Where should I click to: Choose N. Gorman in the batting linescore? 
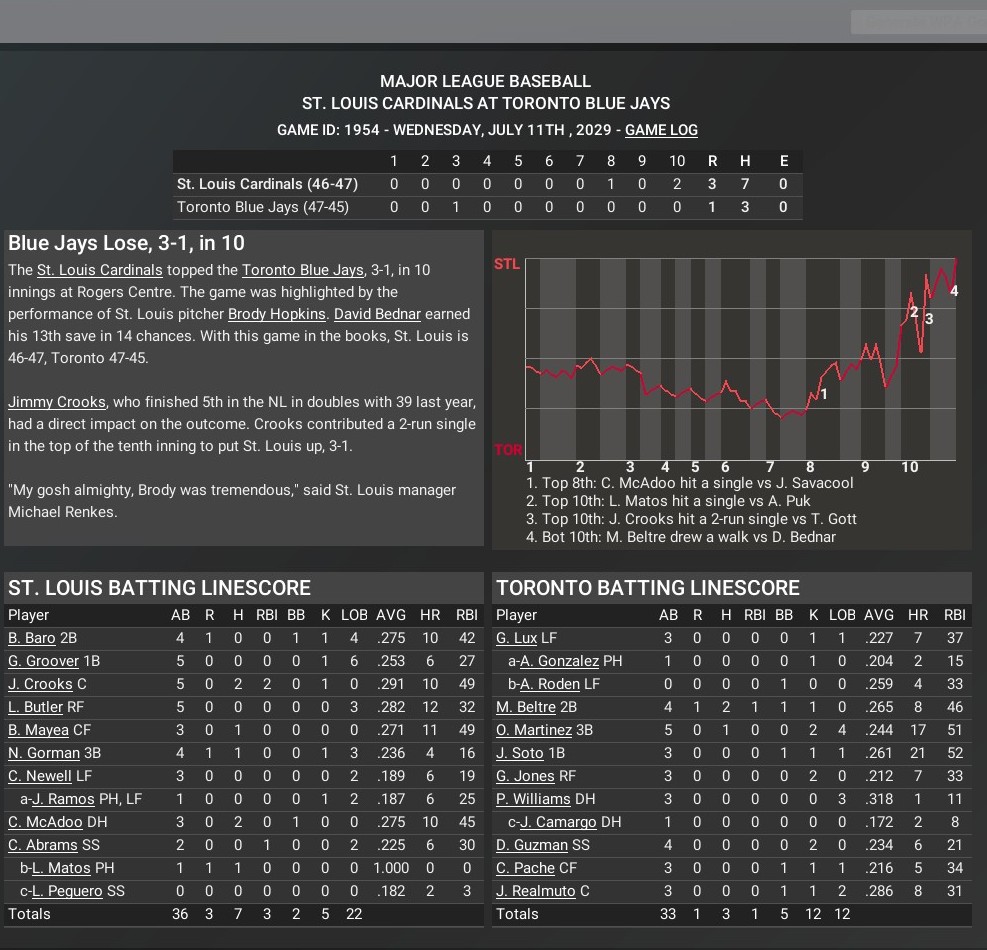coord(43,753)
